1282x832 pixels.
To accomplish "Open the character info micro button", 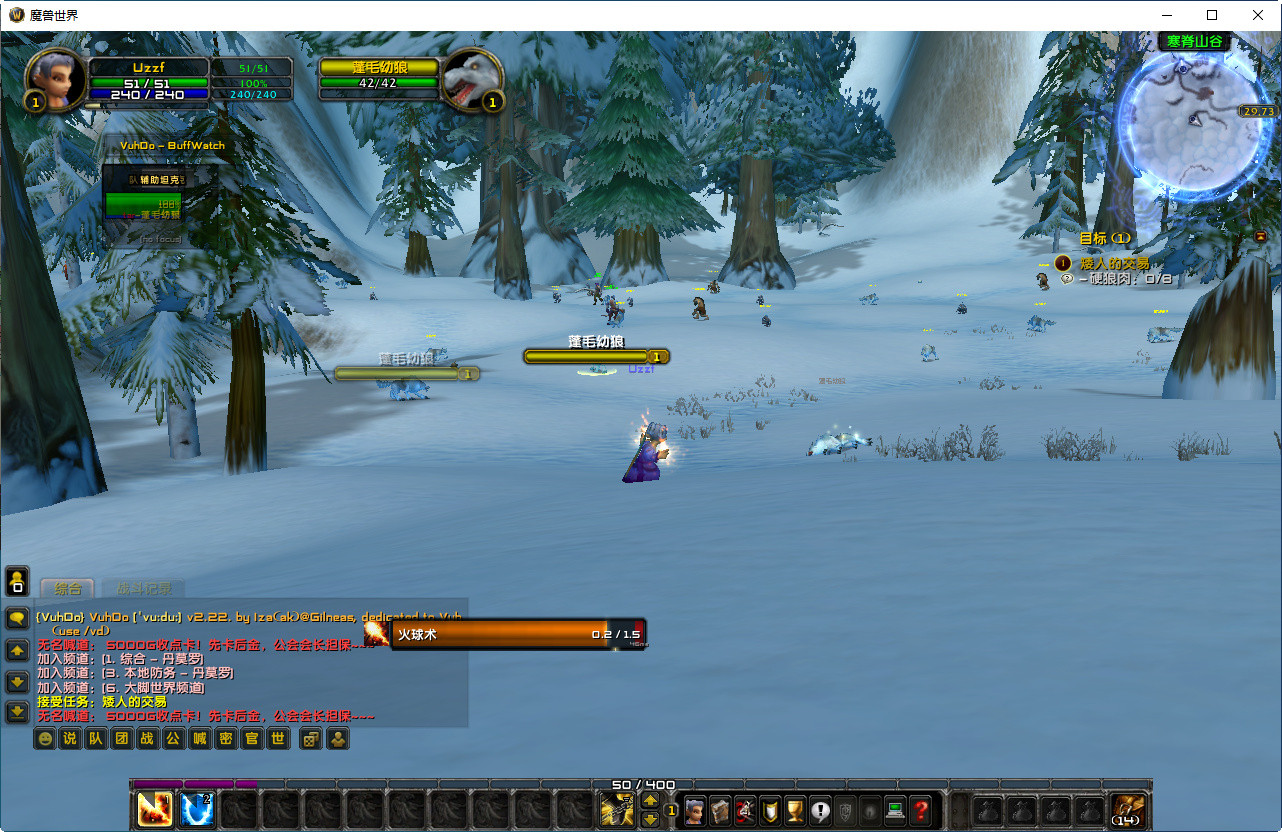I will point(695,810).
